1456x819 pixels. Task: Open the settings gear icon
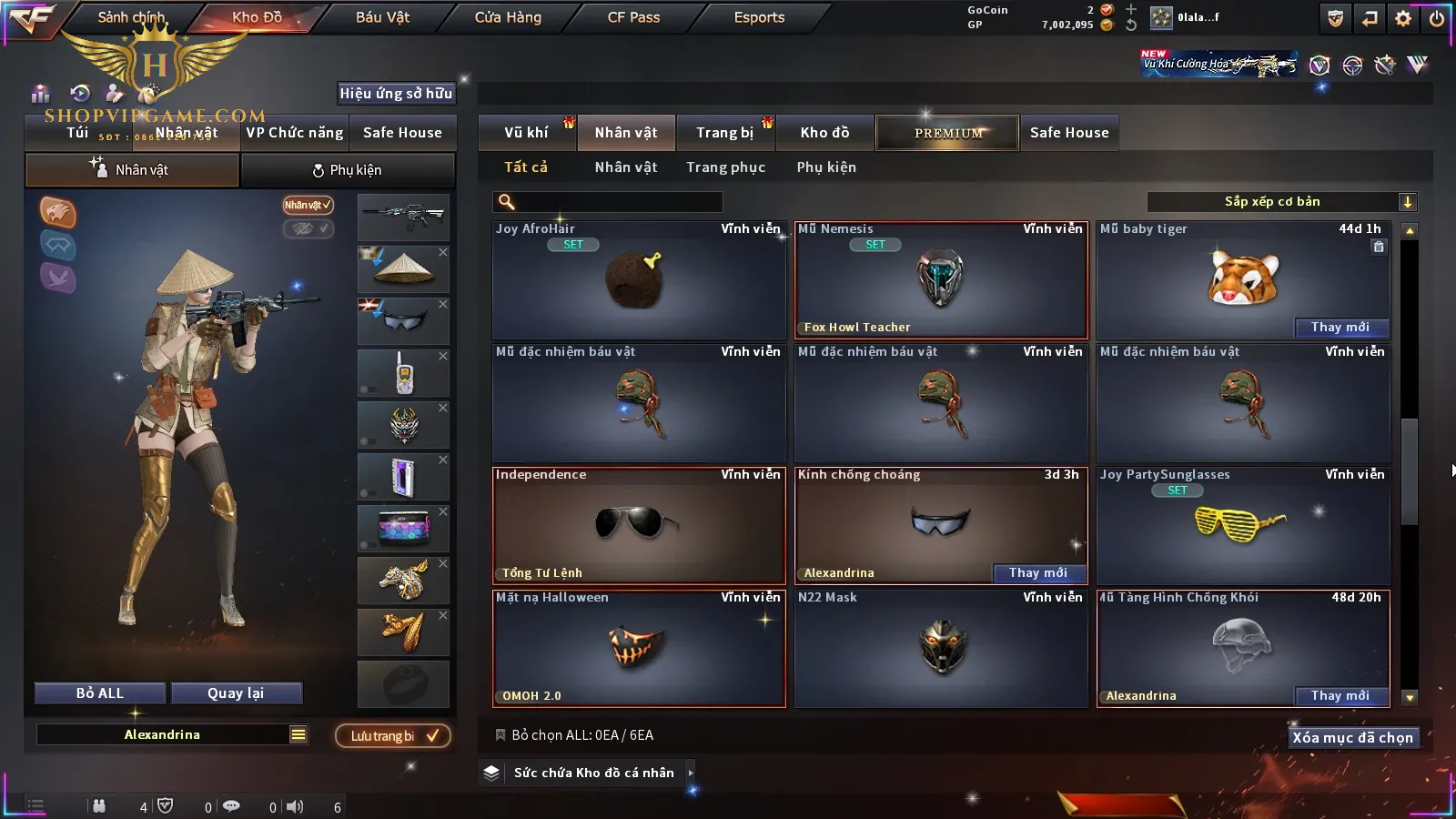pos(1403,18)
